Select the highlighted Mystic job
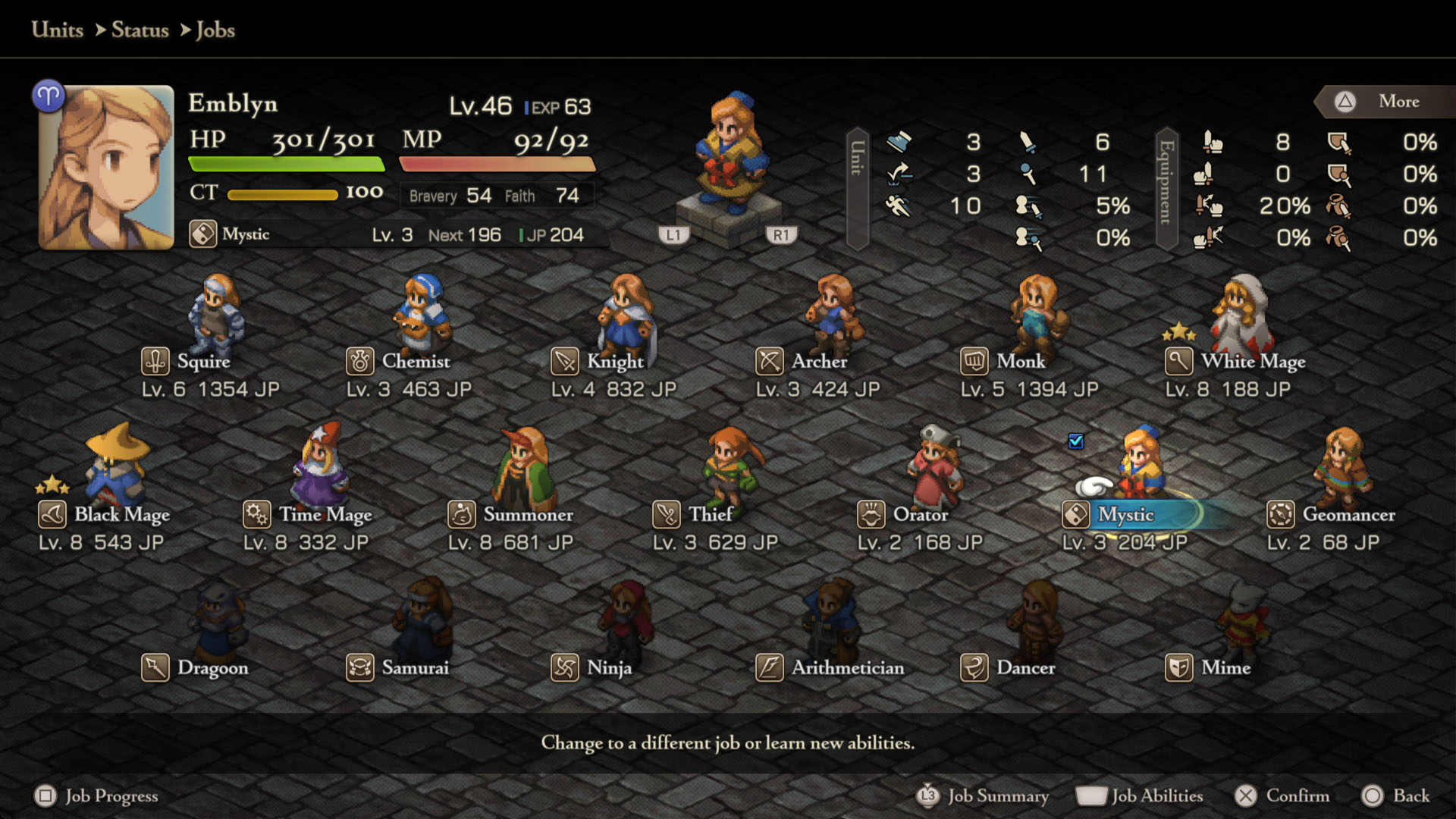The image size is (1456, 819). point(1126,514)
